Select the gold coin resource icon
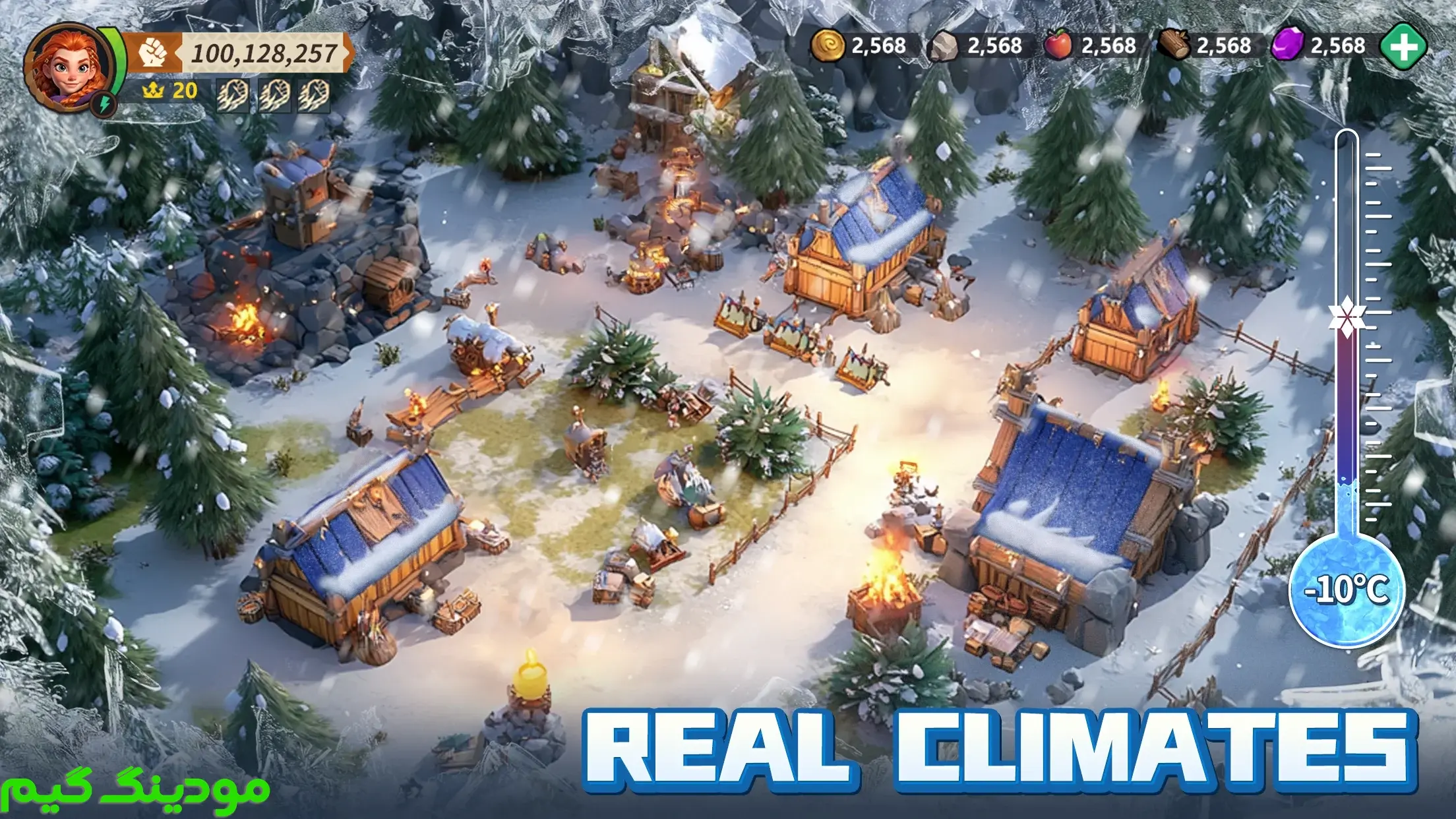This screenshot has width=1456, height=819. (x=828, y=45)
